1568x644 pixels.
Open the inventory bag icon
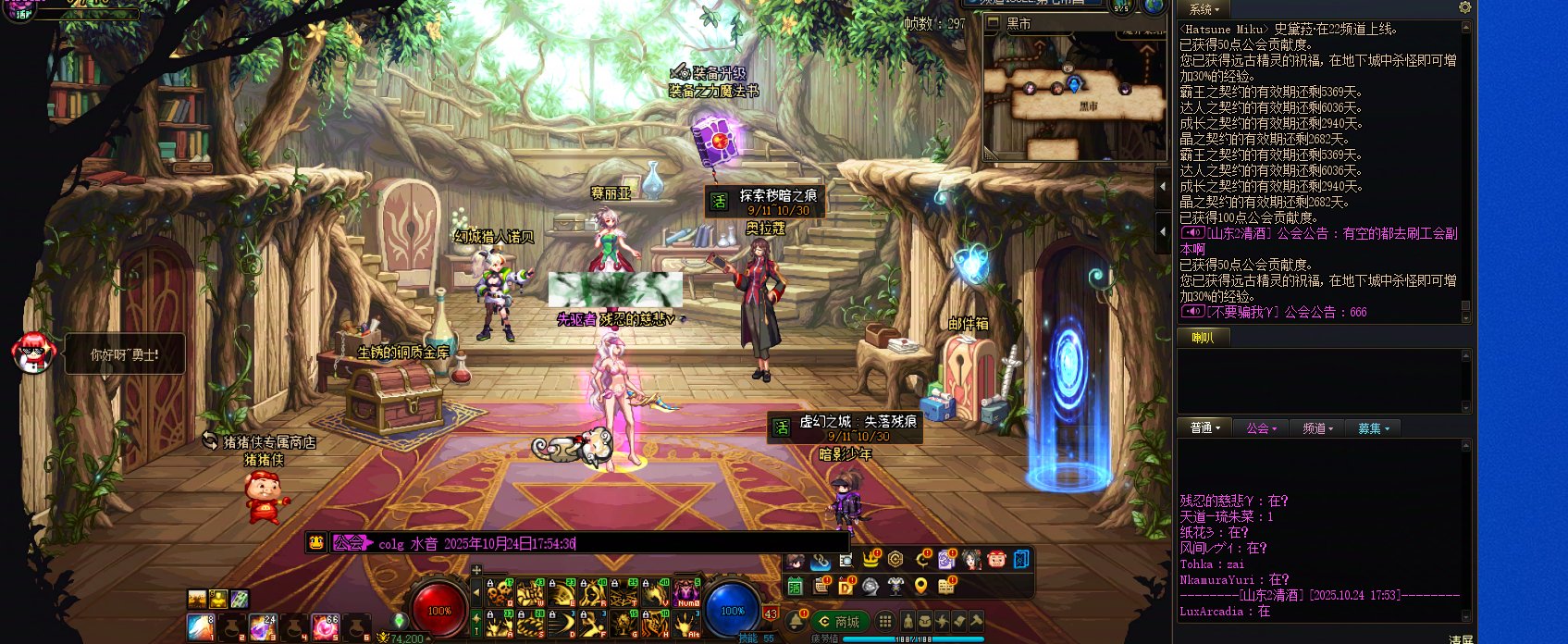pos(925,622)
